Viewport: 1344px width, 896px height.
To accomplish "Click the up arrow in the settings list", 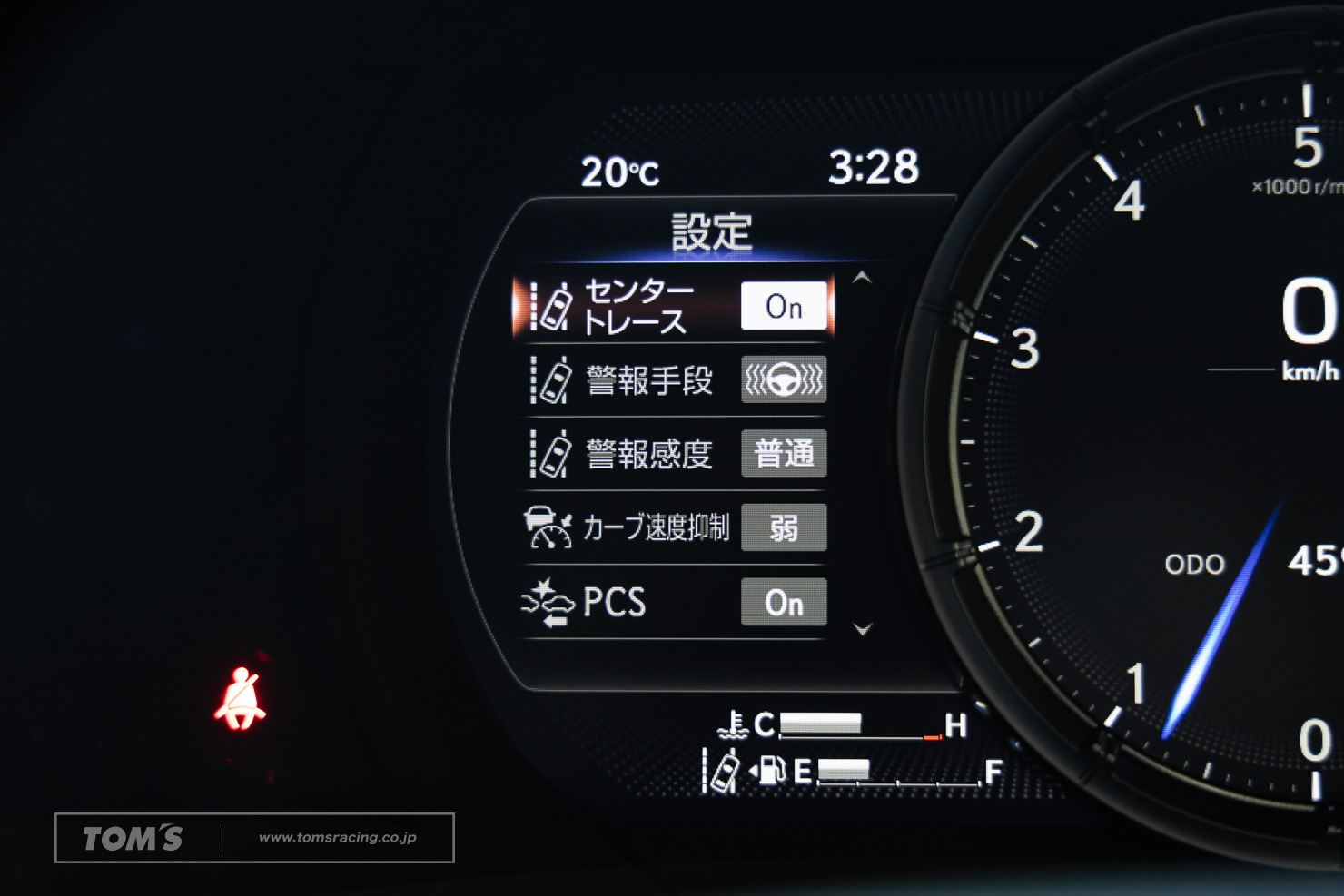I will coord(862,278).
